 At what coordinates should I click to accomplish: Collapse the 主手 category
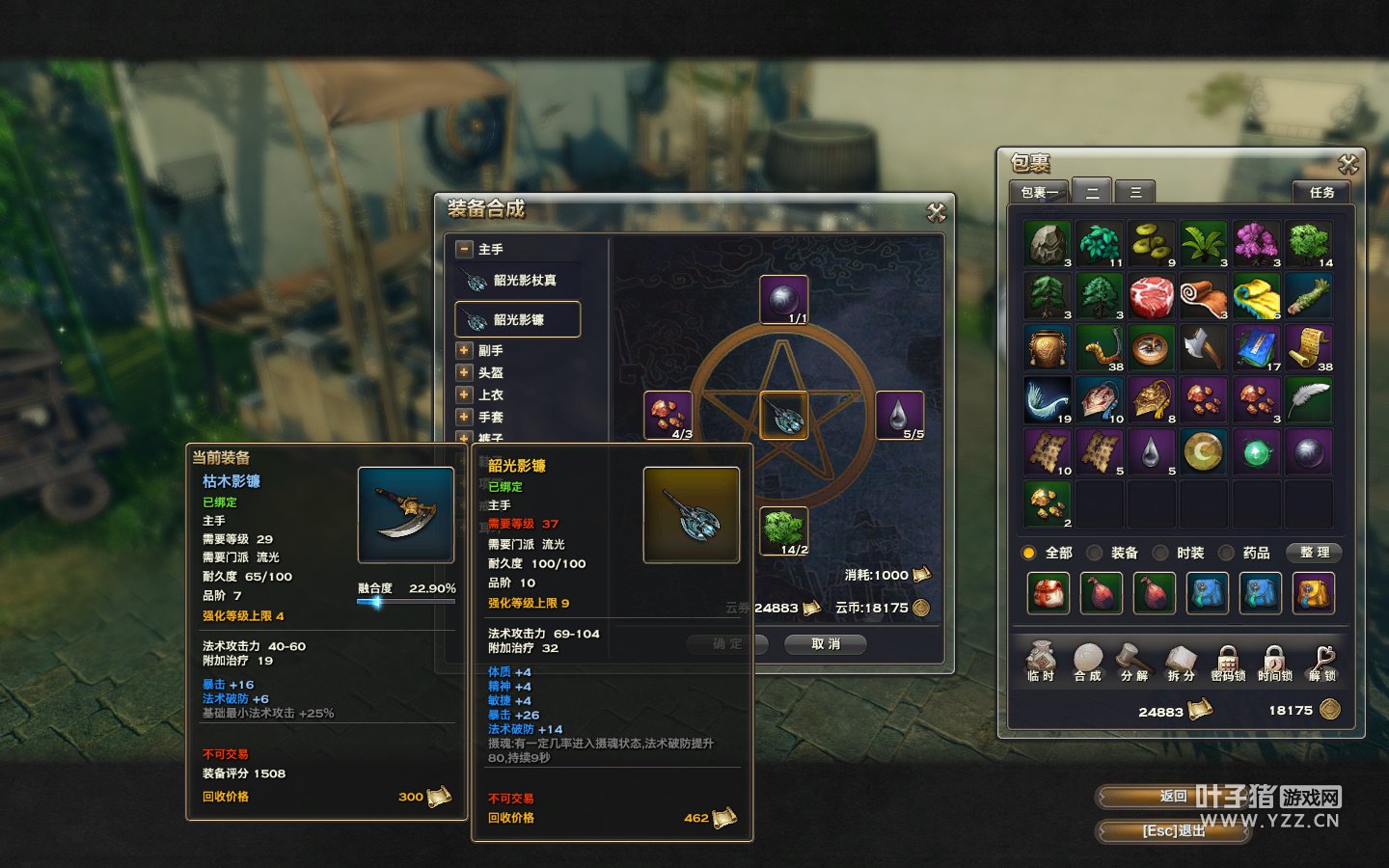(x=464, y=249)
